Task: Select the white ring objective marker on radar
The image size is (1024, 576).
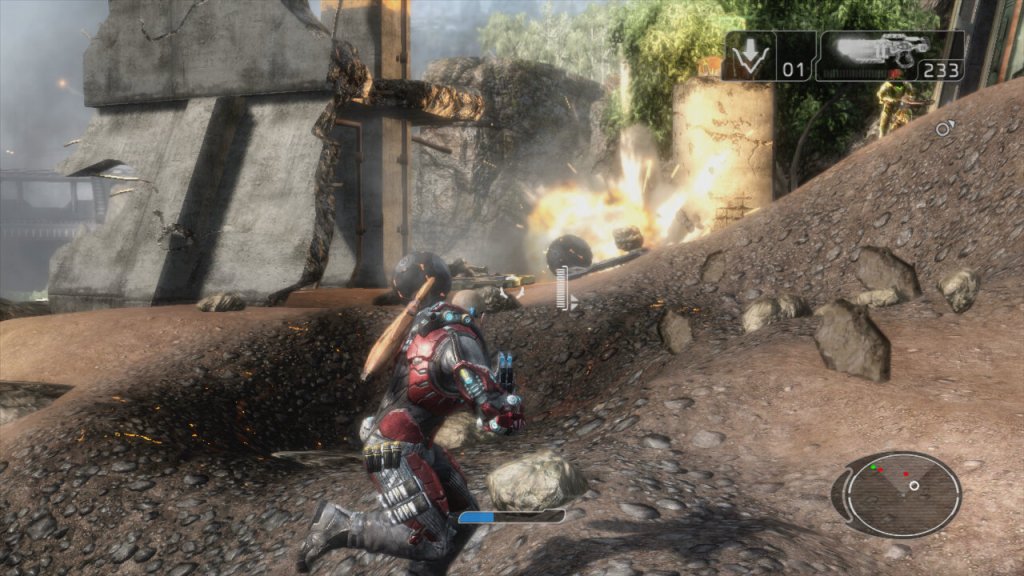Action: (914, 486)
